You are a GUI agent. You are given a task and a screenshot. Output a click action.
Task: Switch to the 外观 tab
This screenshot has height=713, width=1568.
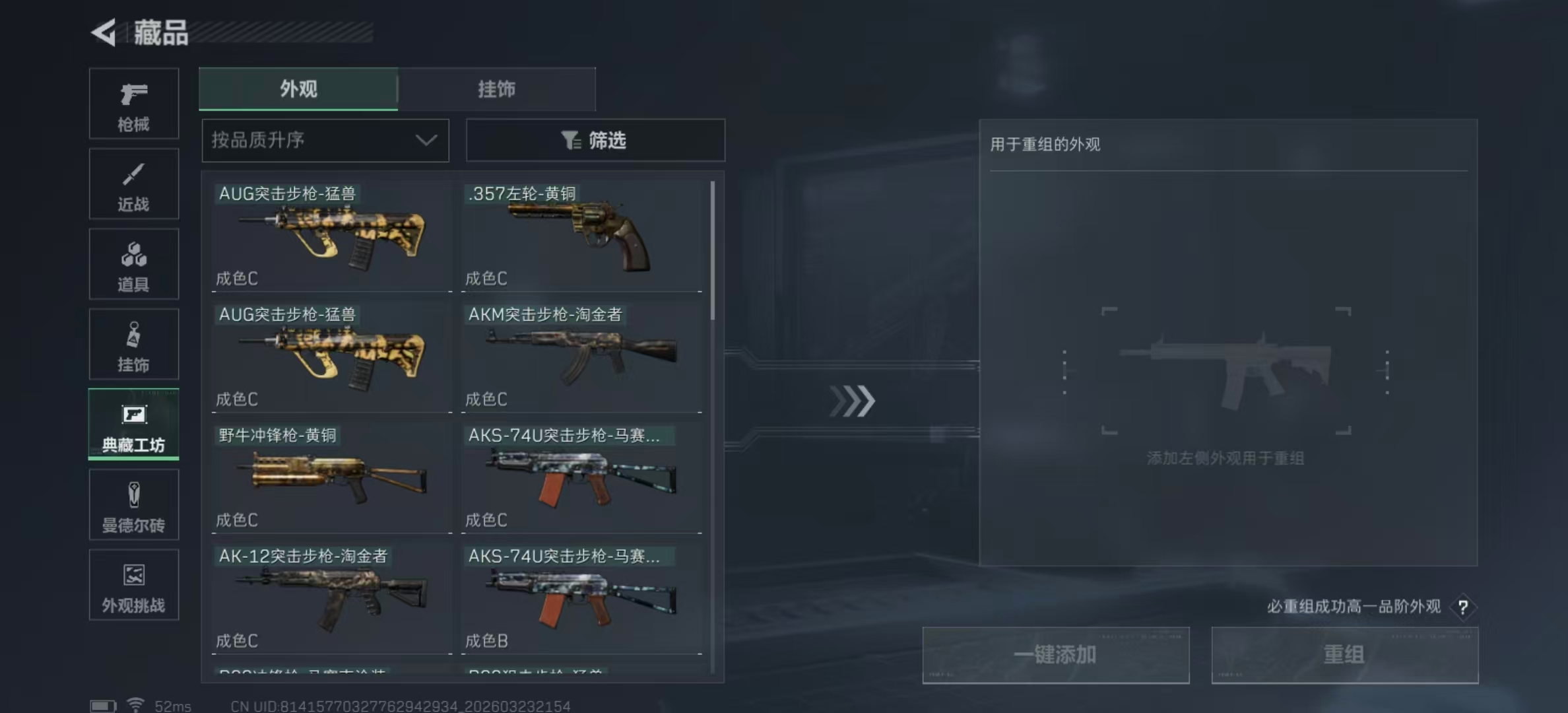pyautogui.click(x=298, y=88)
